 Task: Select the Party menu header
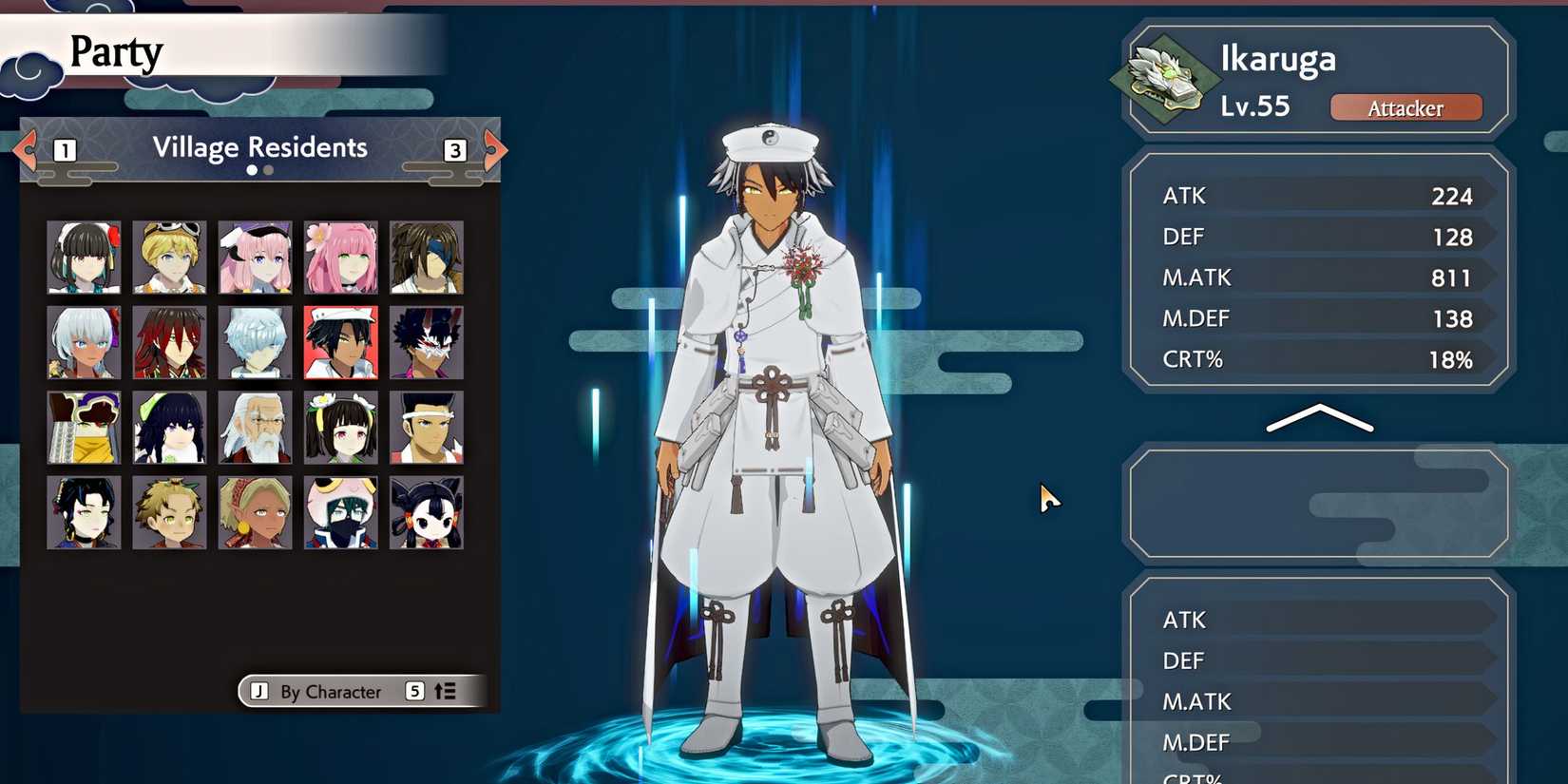116,53
